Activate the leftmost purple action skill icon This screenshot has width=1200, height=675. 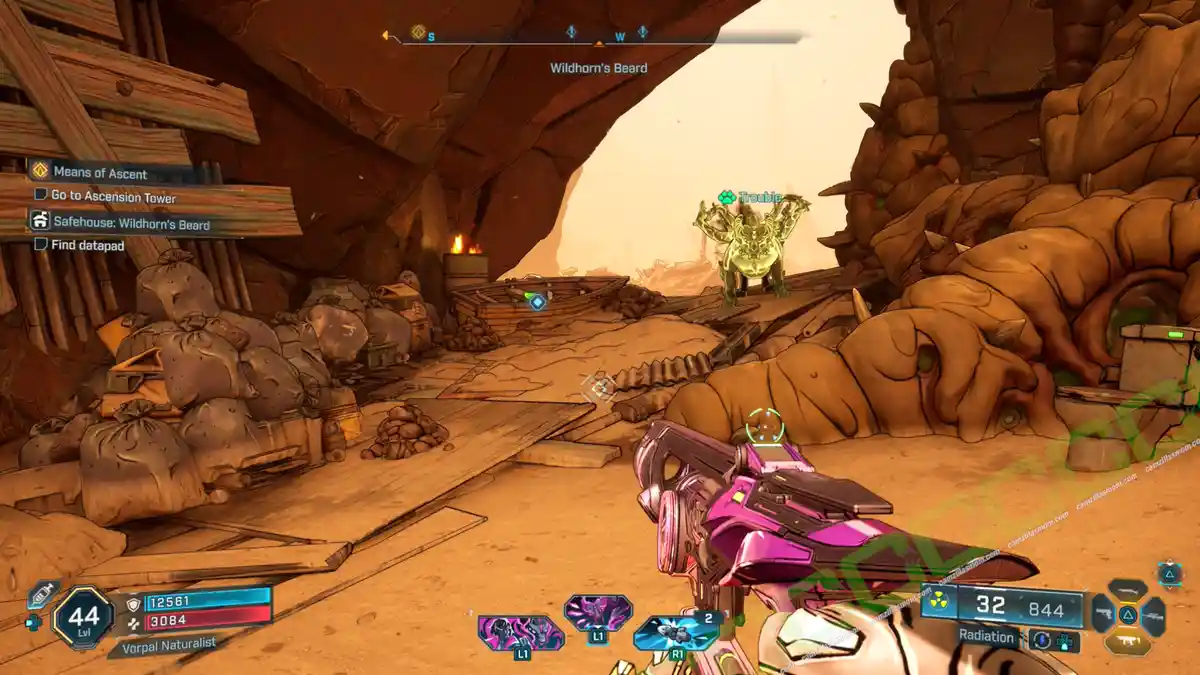(x=520, y=632)
